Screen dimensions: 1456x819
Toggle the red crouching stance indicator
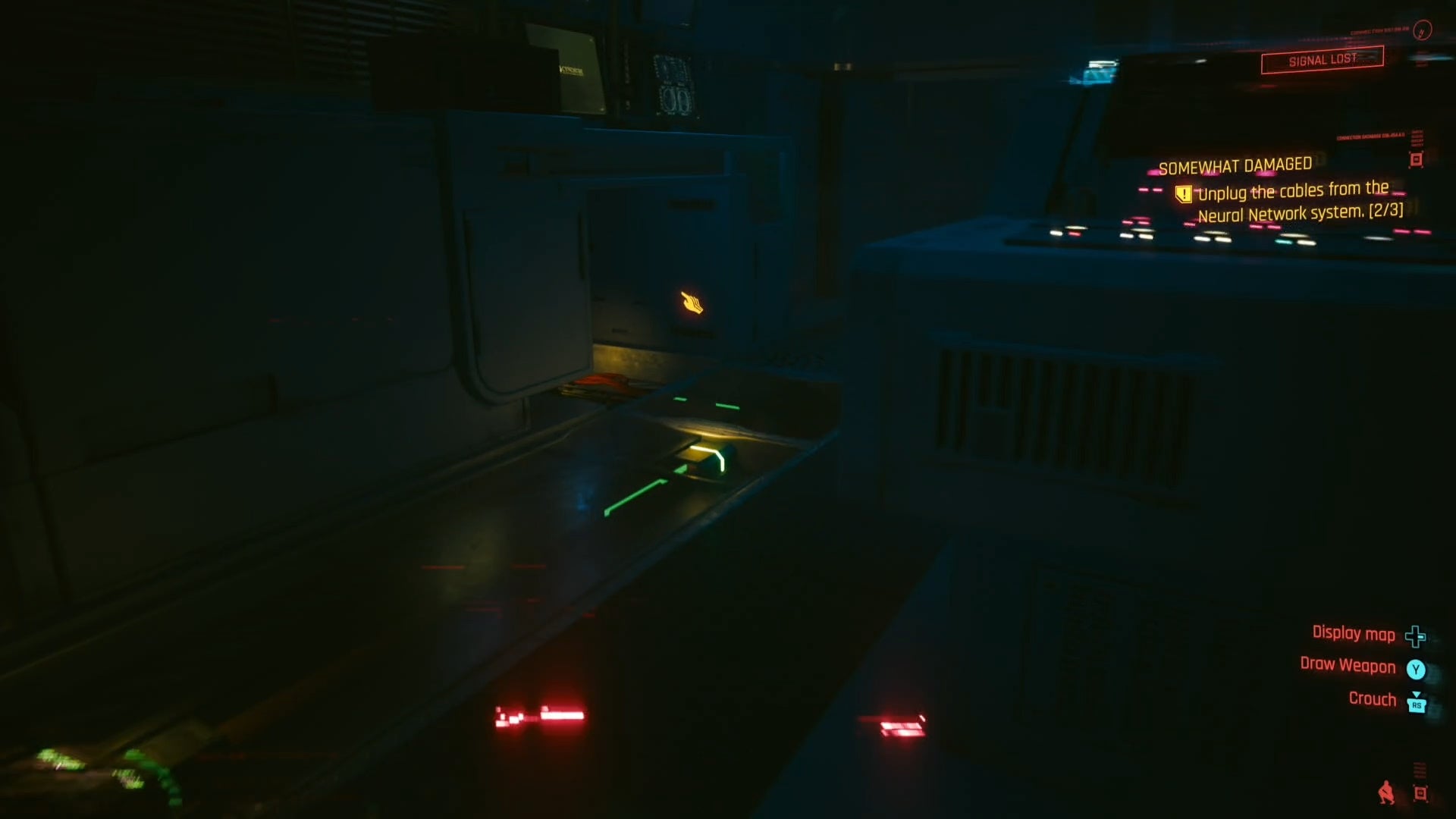pyautogui.click(x=1387, y=793)
